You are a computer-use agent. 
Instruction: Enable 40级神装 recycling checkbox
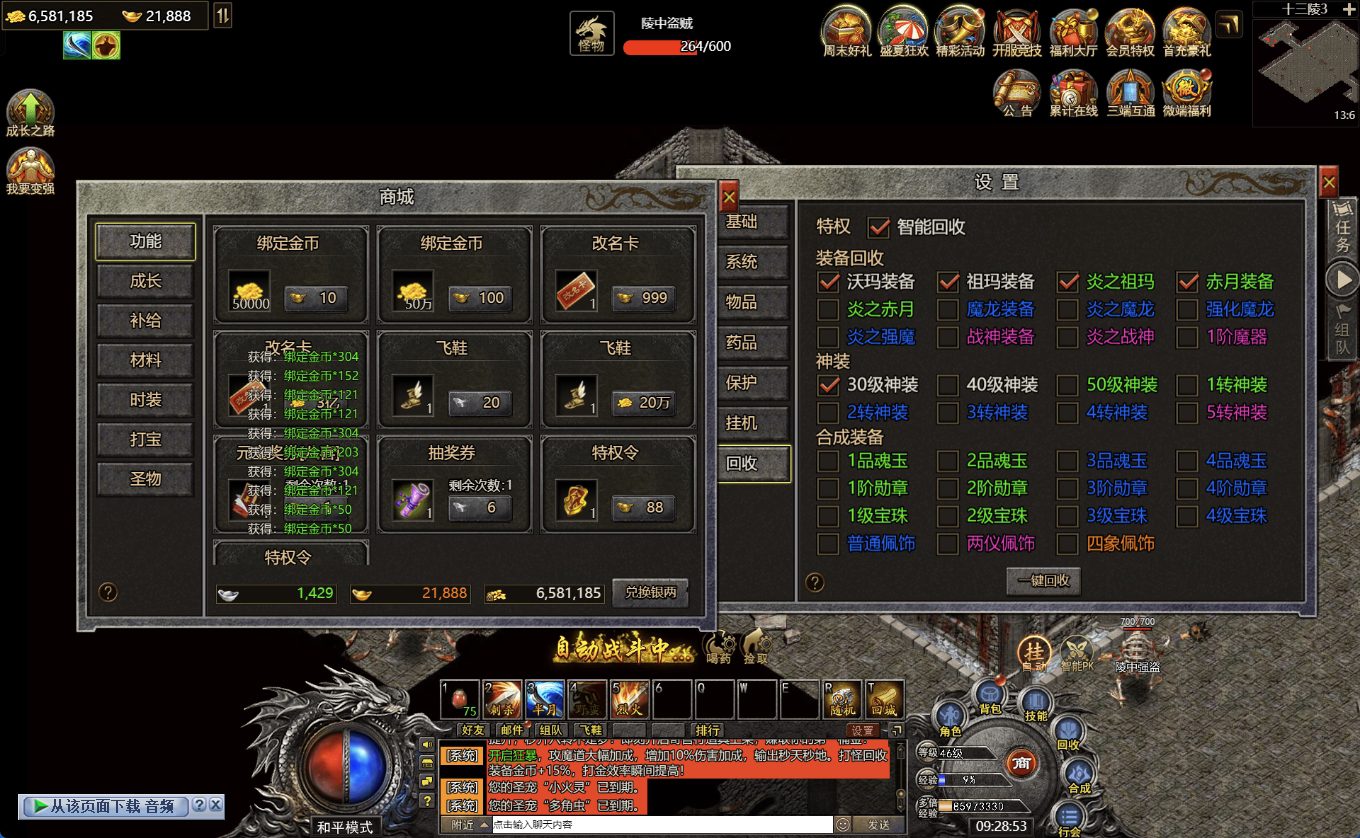(x=948, y=385)
